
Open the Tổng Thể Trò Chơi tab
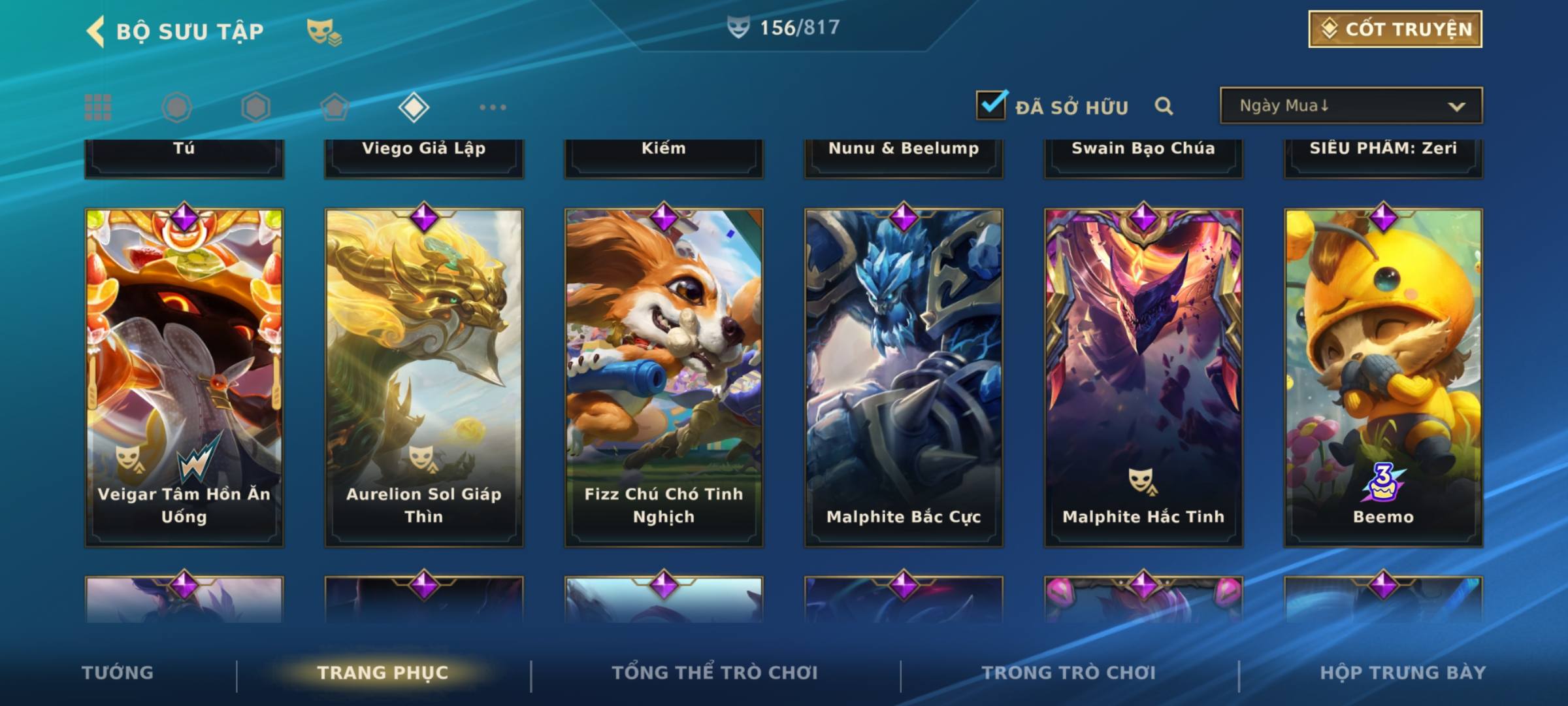(715, 673)
